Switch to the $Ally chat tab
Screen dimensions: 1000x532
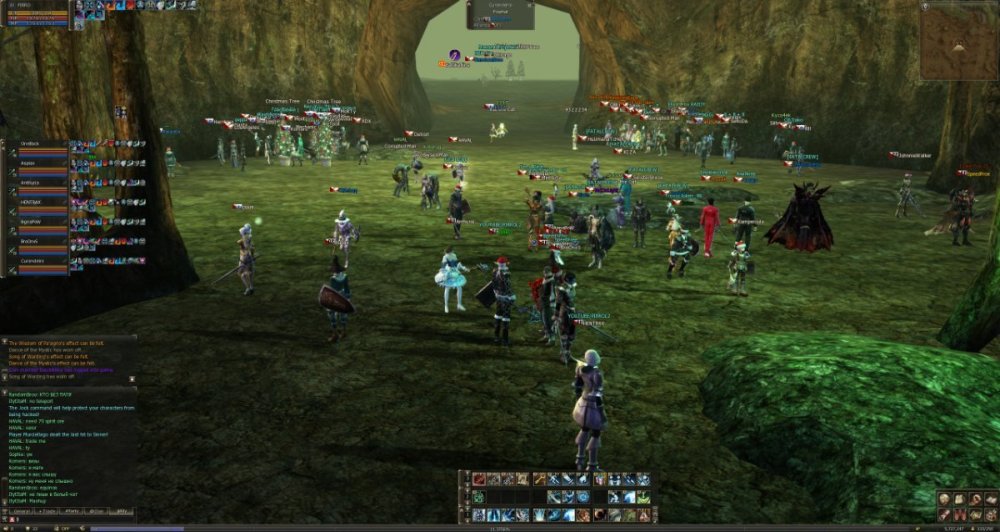122,511
